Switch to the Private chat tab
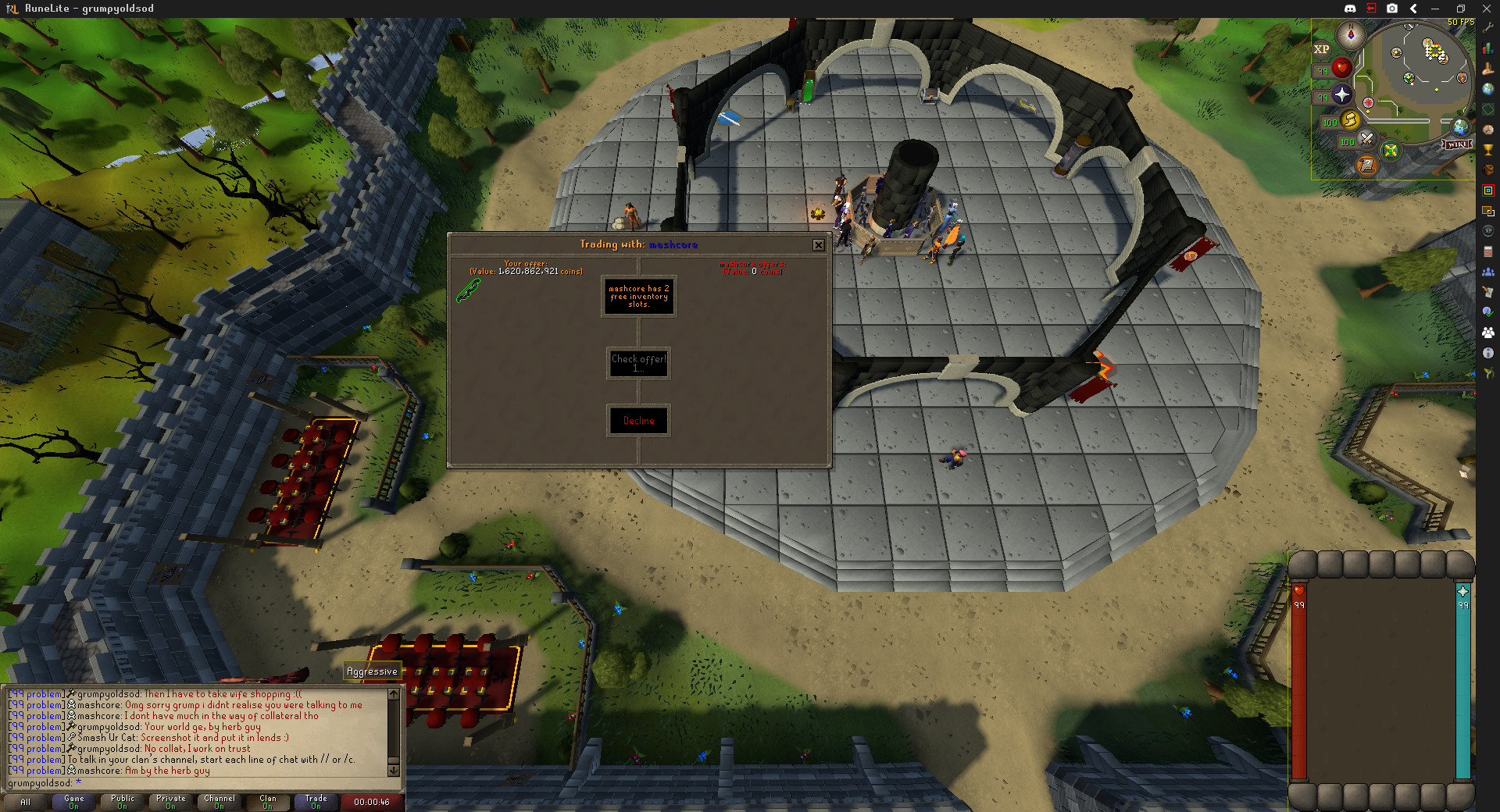Image resolution: width=1500 pixels, height=812 pixels. (171, 802)
